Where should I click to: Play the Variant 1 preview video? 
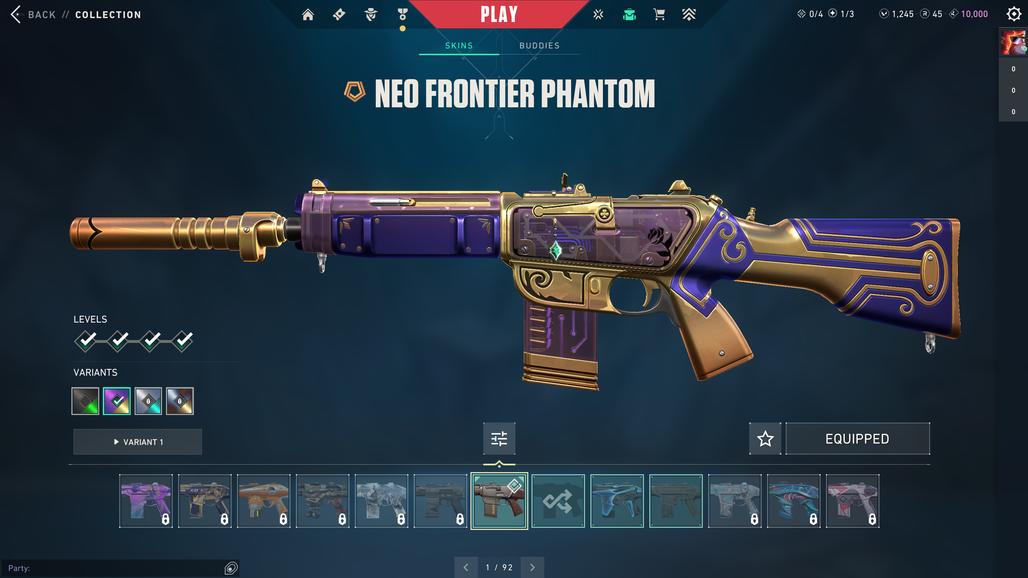click(x=138, y=442)
